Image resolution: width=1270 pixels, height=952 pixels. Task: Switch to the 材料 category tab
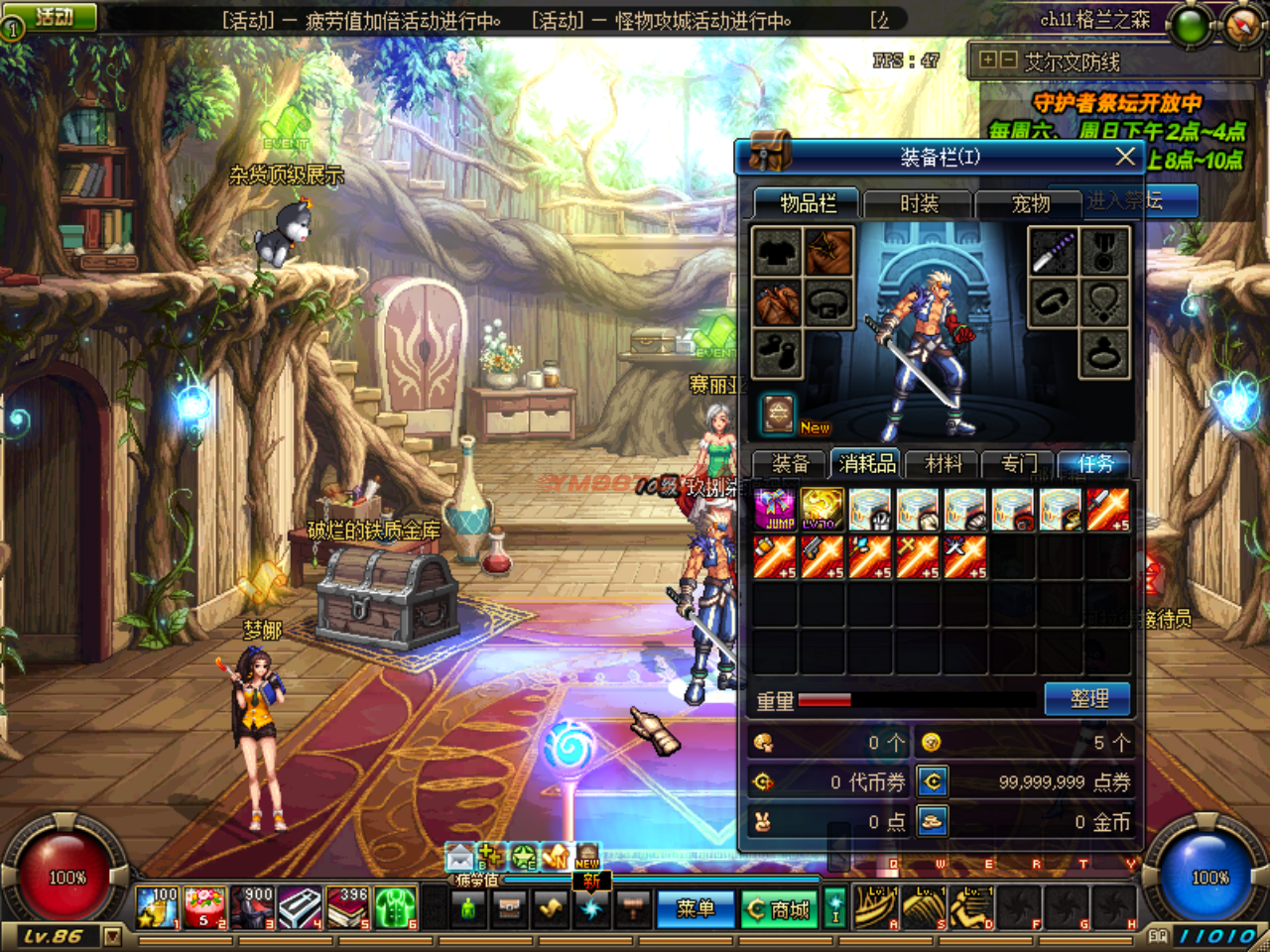point(943,463)
